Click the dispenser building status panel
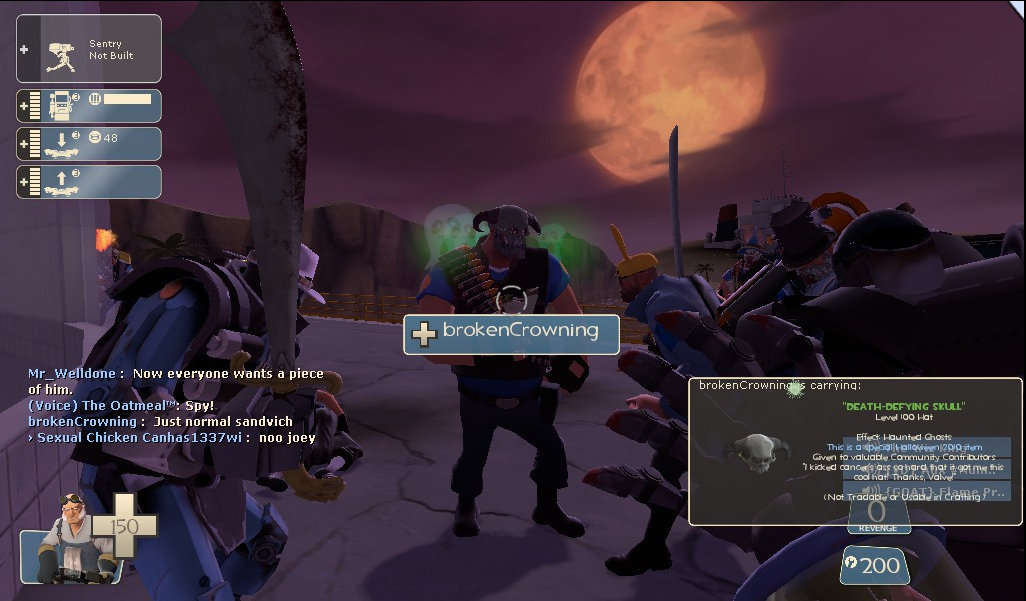This screenshot has height=601, width=1026. point(88,105)
